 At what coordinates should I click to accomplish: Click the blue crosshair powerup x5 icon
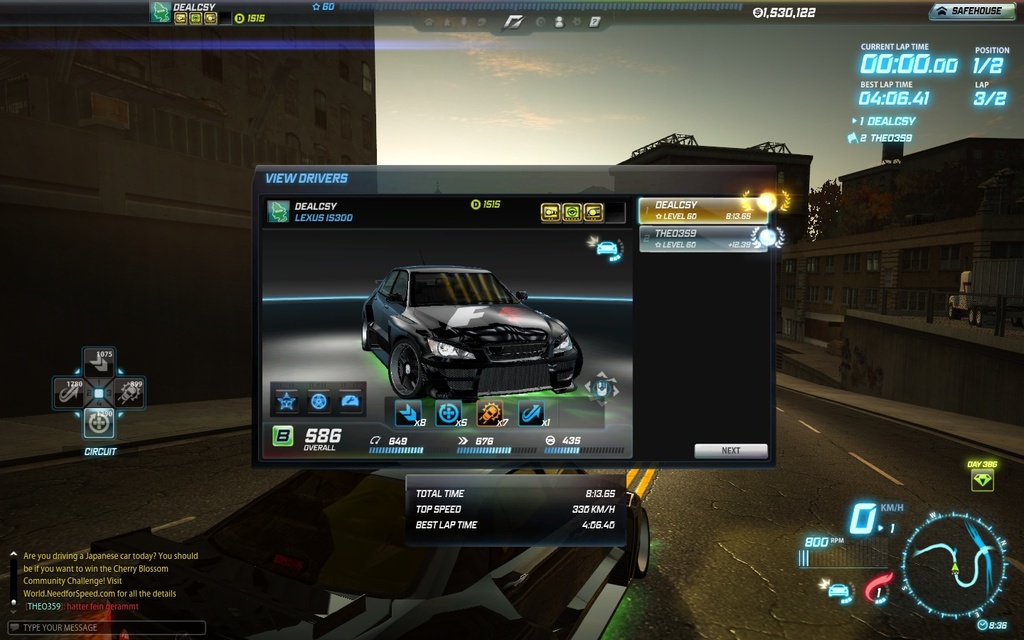(448, 412)
